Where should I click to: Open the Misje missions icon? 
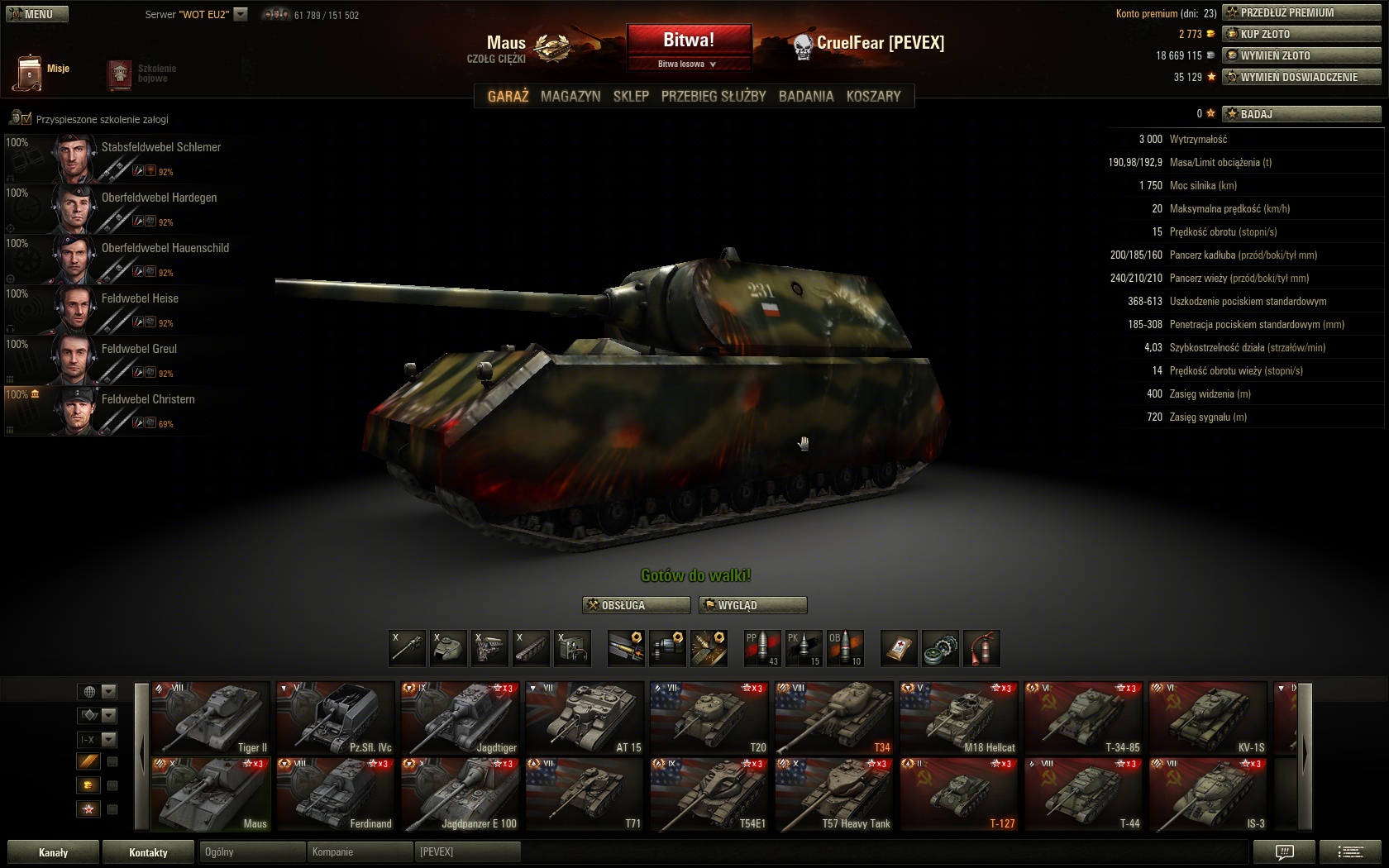(40, 72)
